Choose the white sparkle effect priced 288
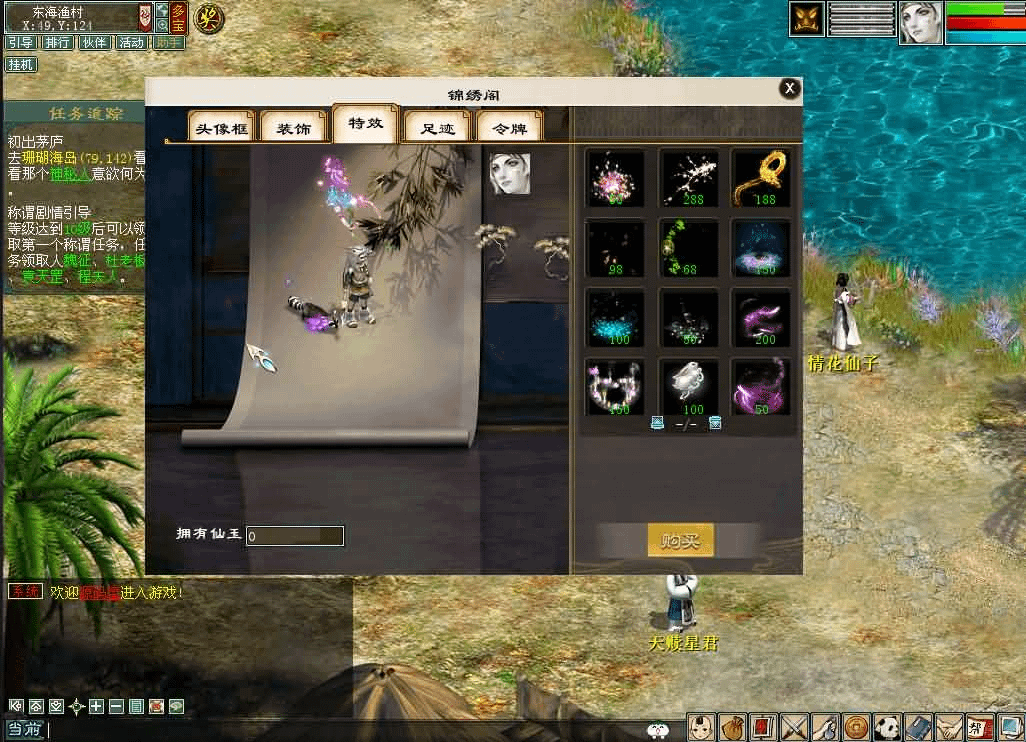This screenshot has width=1026, height=742. point(689,177)
